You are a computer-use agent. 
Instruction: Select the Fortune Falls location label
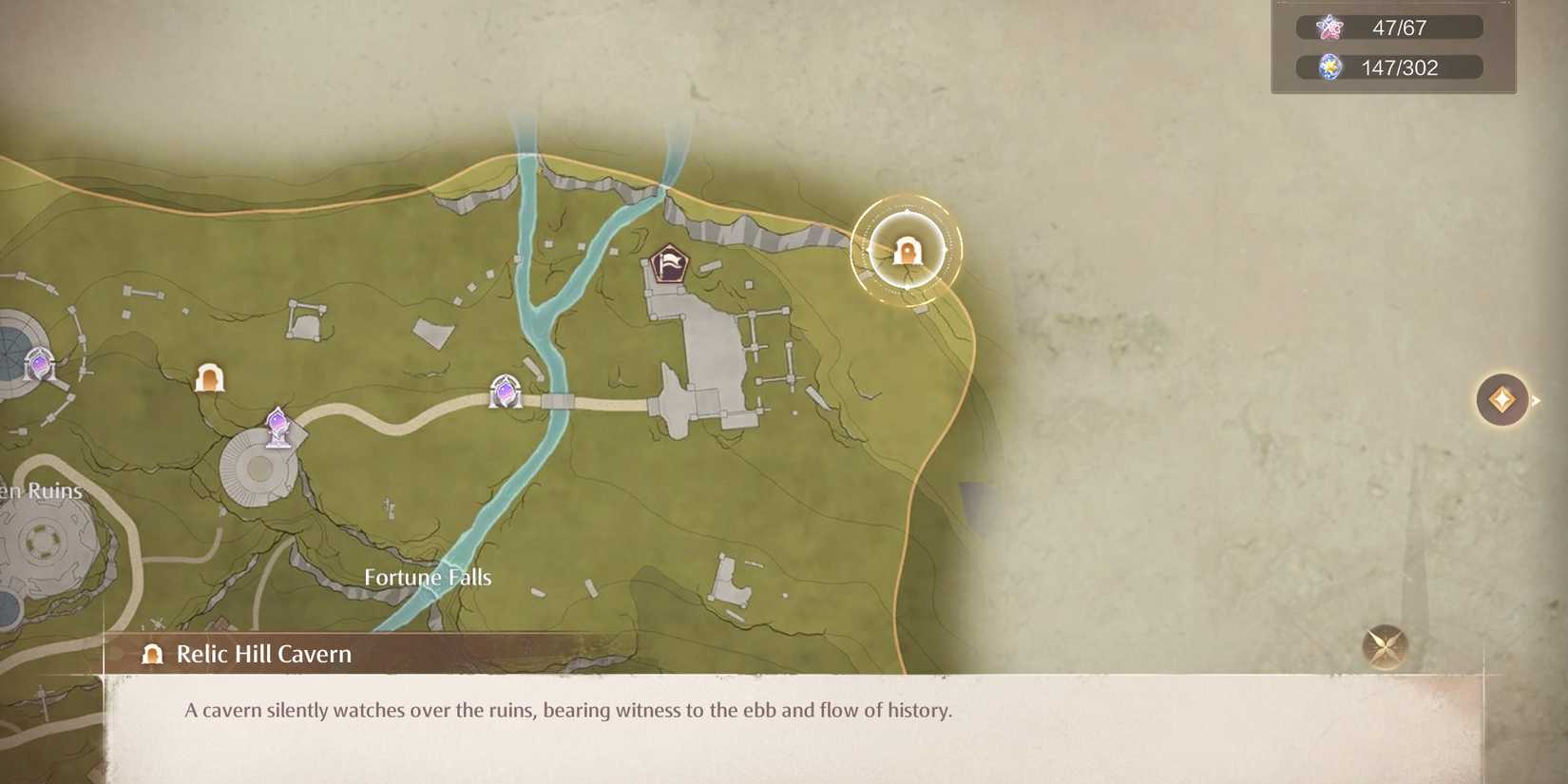pos(428,576)
